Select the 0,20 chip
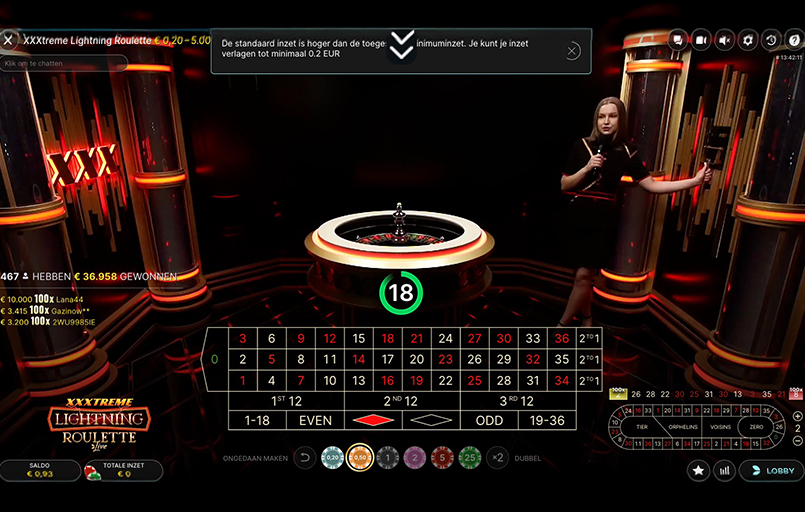 point(333,457)
